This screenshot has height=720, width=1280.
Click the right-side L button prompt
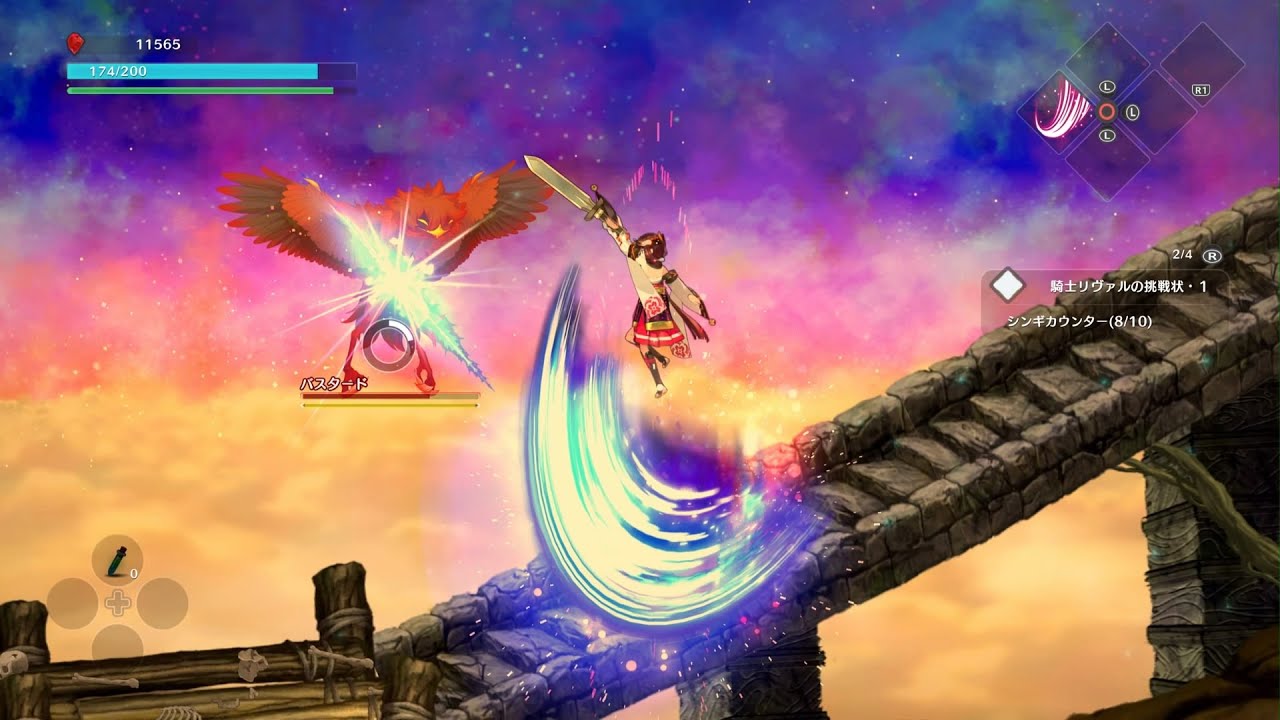[1133, 112]
